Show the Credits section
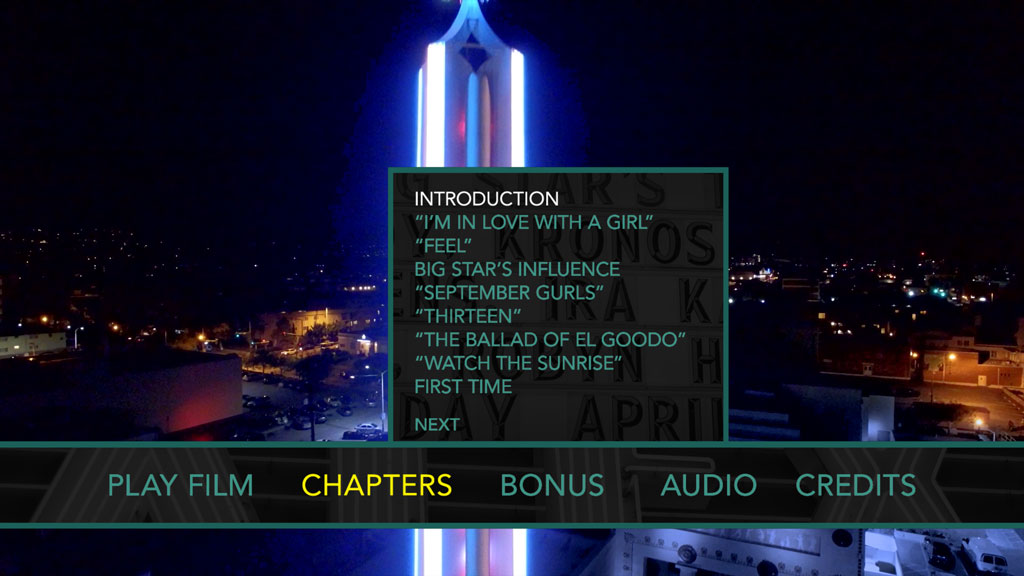 (x=855, y=486)
